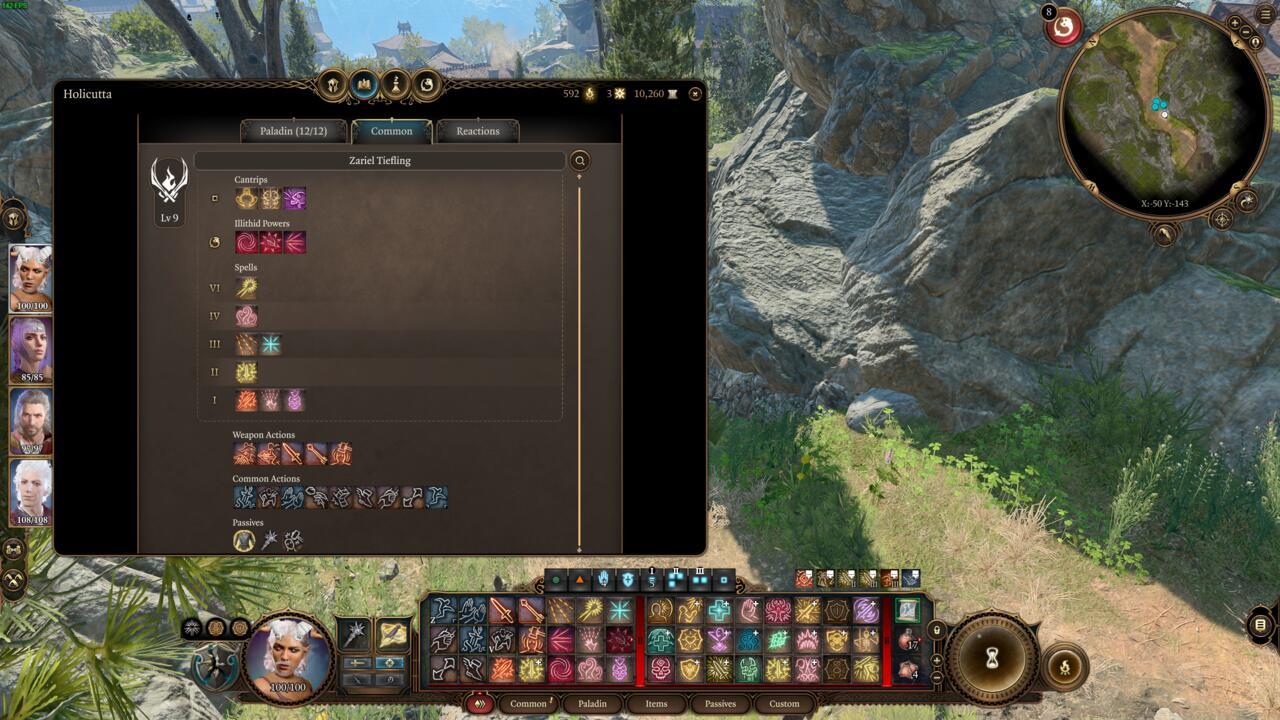Select the chess piece icon in the header
The height and width of the screenshot is (720, 1280).
click(396, 85)
